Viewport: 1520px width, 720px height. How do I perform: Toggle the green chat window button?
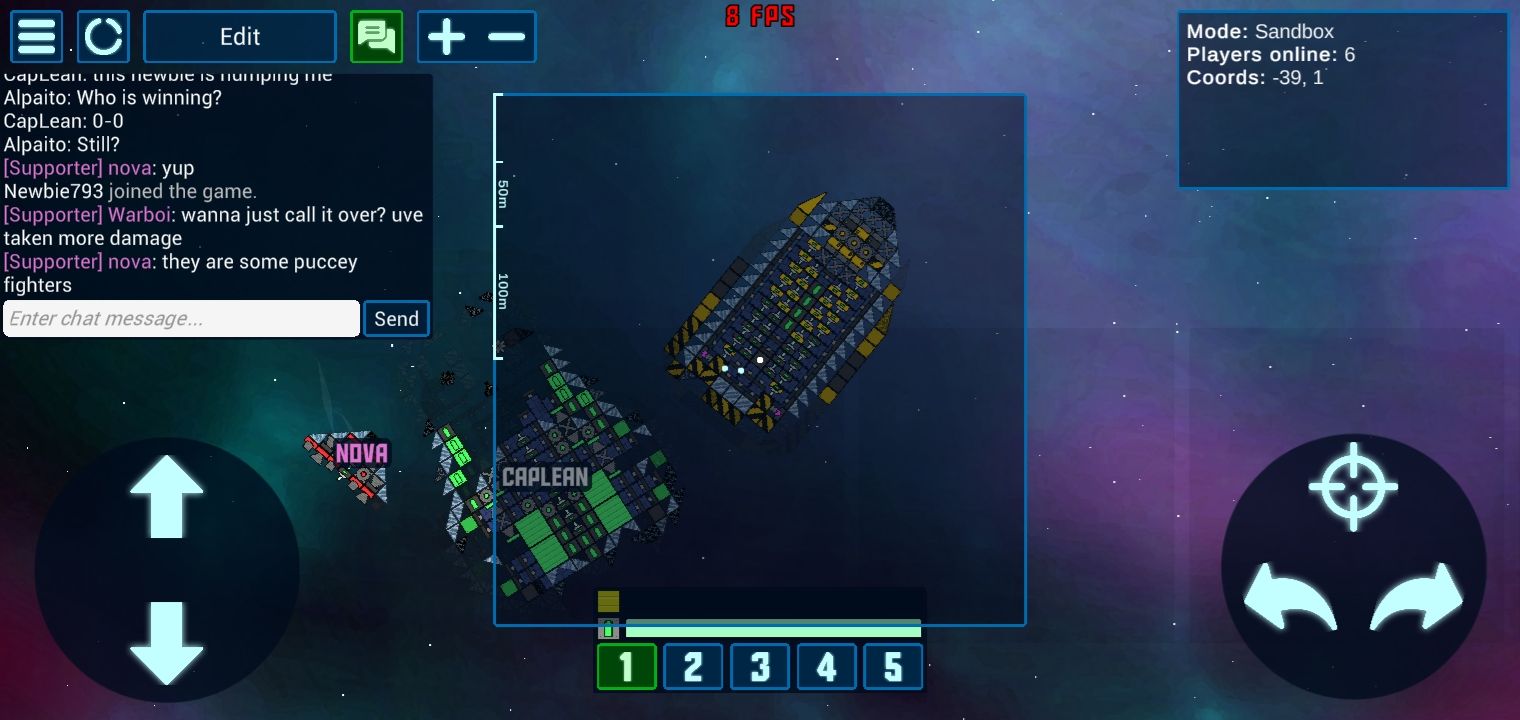click(x=376, y=37)
